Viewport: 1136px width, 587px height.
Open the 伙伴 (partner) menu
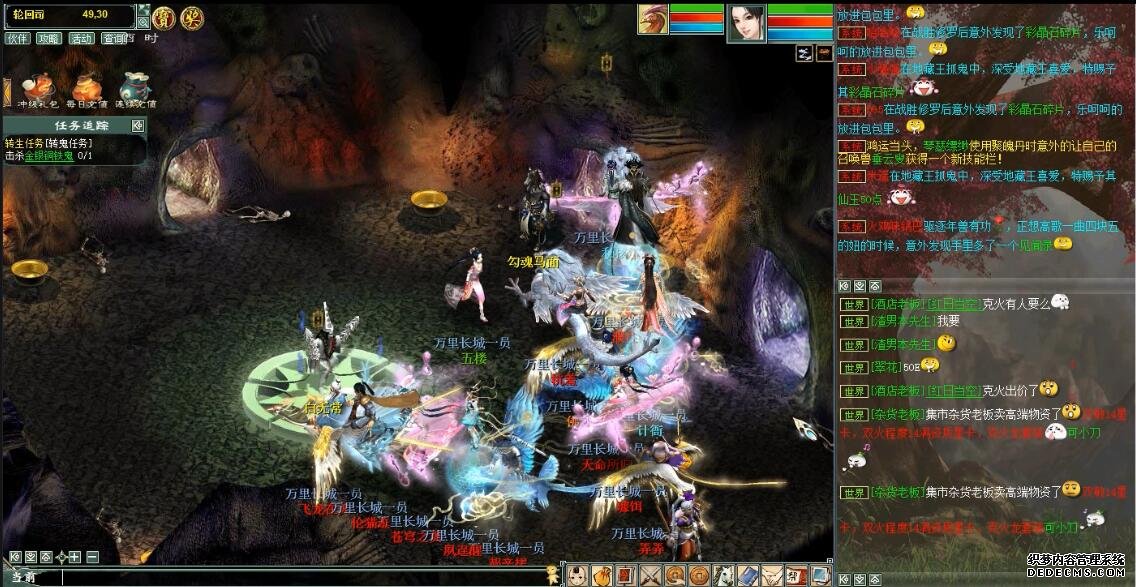coord(17,38)
